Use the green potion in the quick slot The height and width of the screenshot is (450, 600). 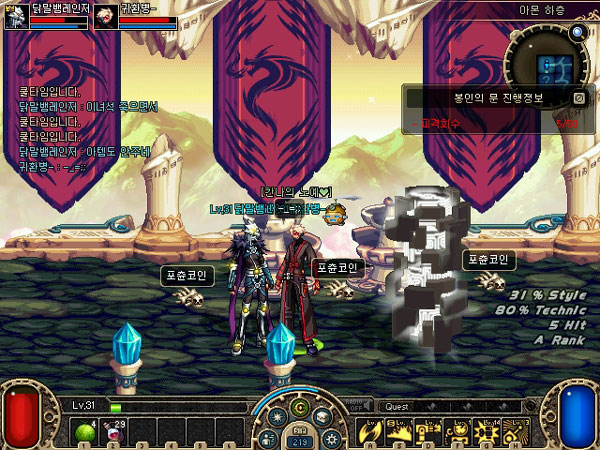[84, 432]
